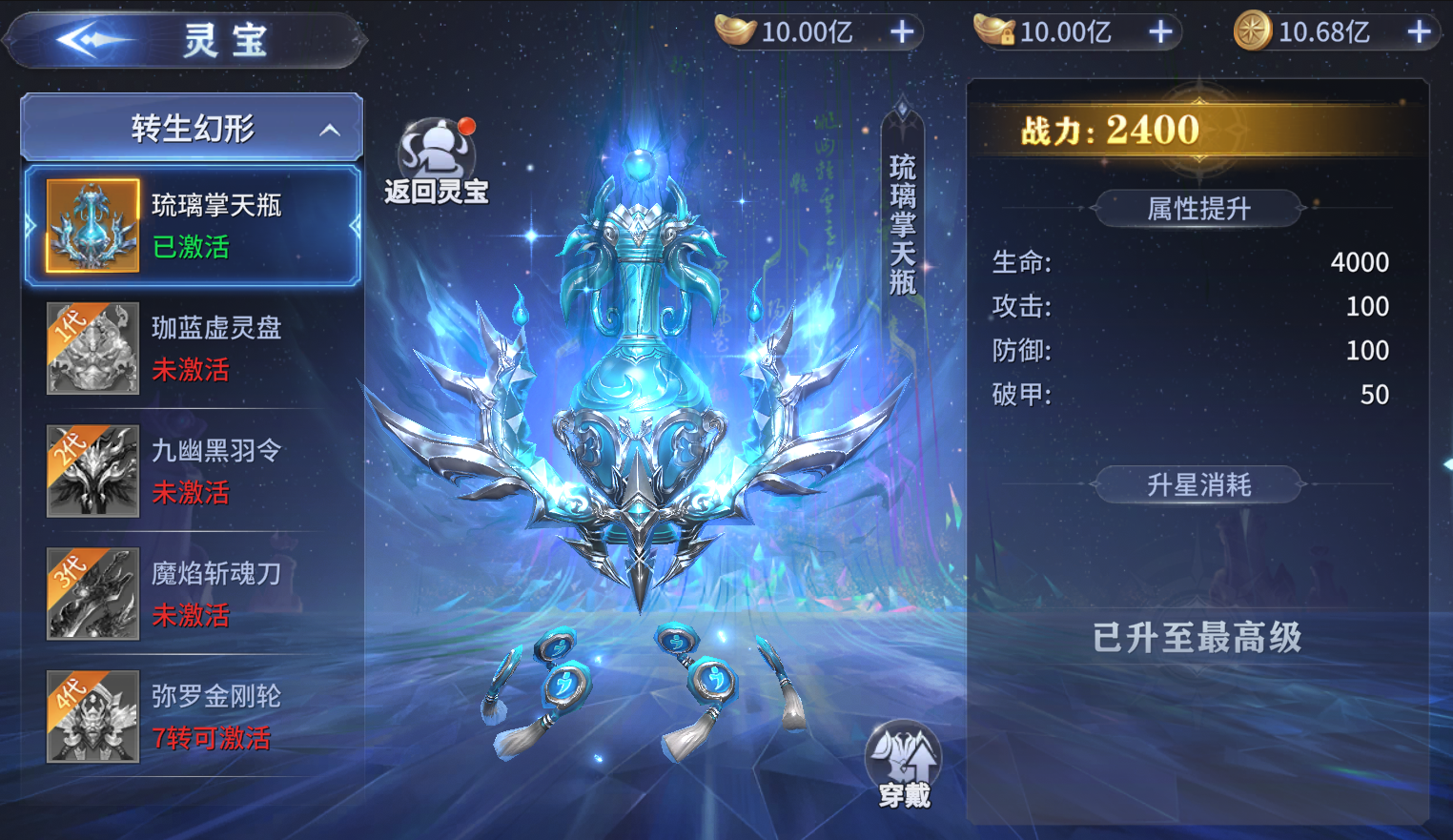Screen dimensions: 1453x840
Task: Go back using the arrow button
Action: click(x=92, y=40)
